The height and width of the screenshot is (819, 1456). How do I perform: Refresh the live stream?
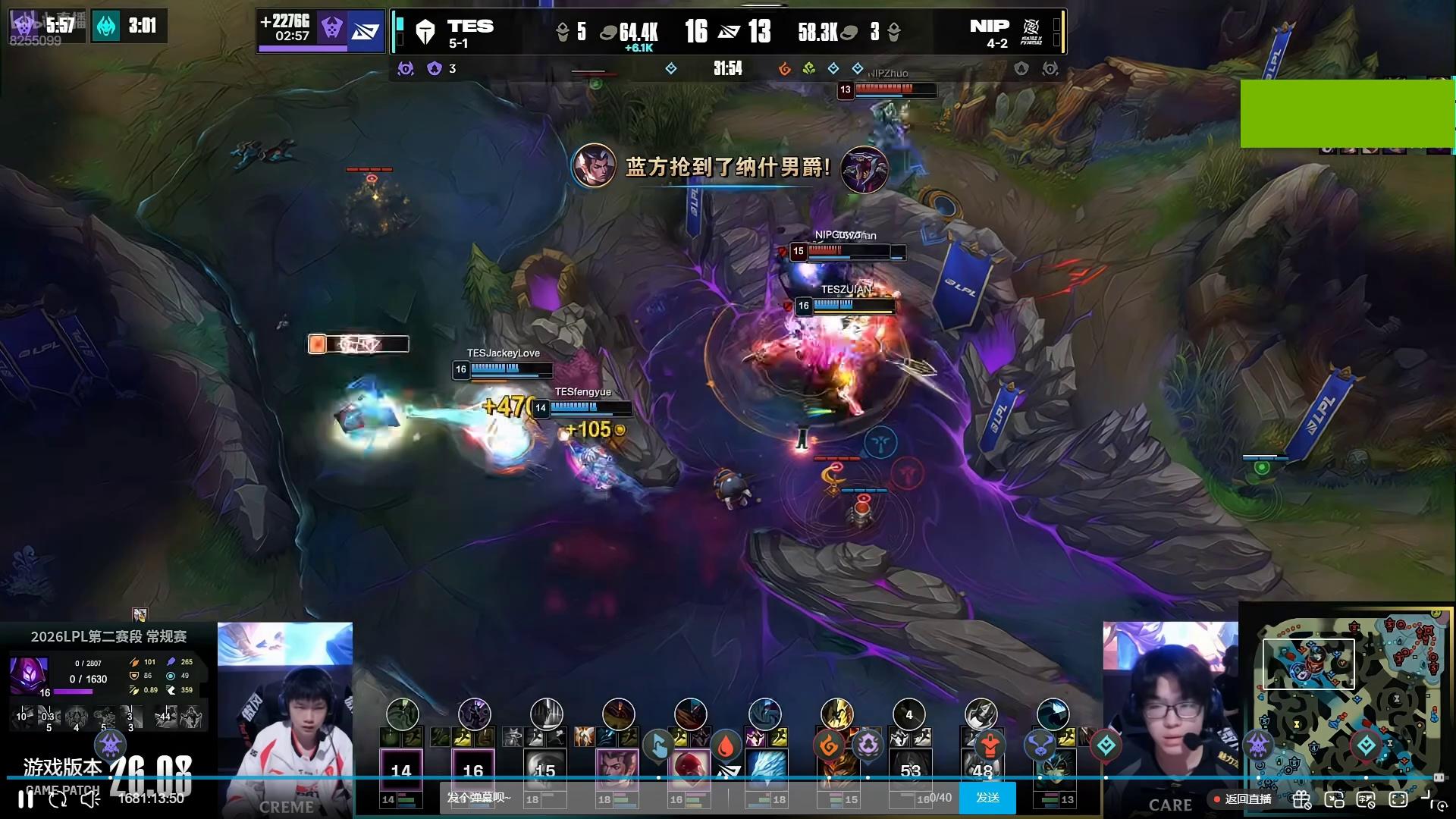coord(58,799)
